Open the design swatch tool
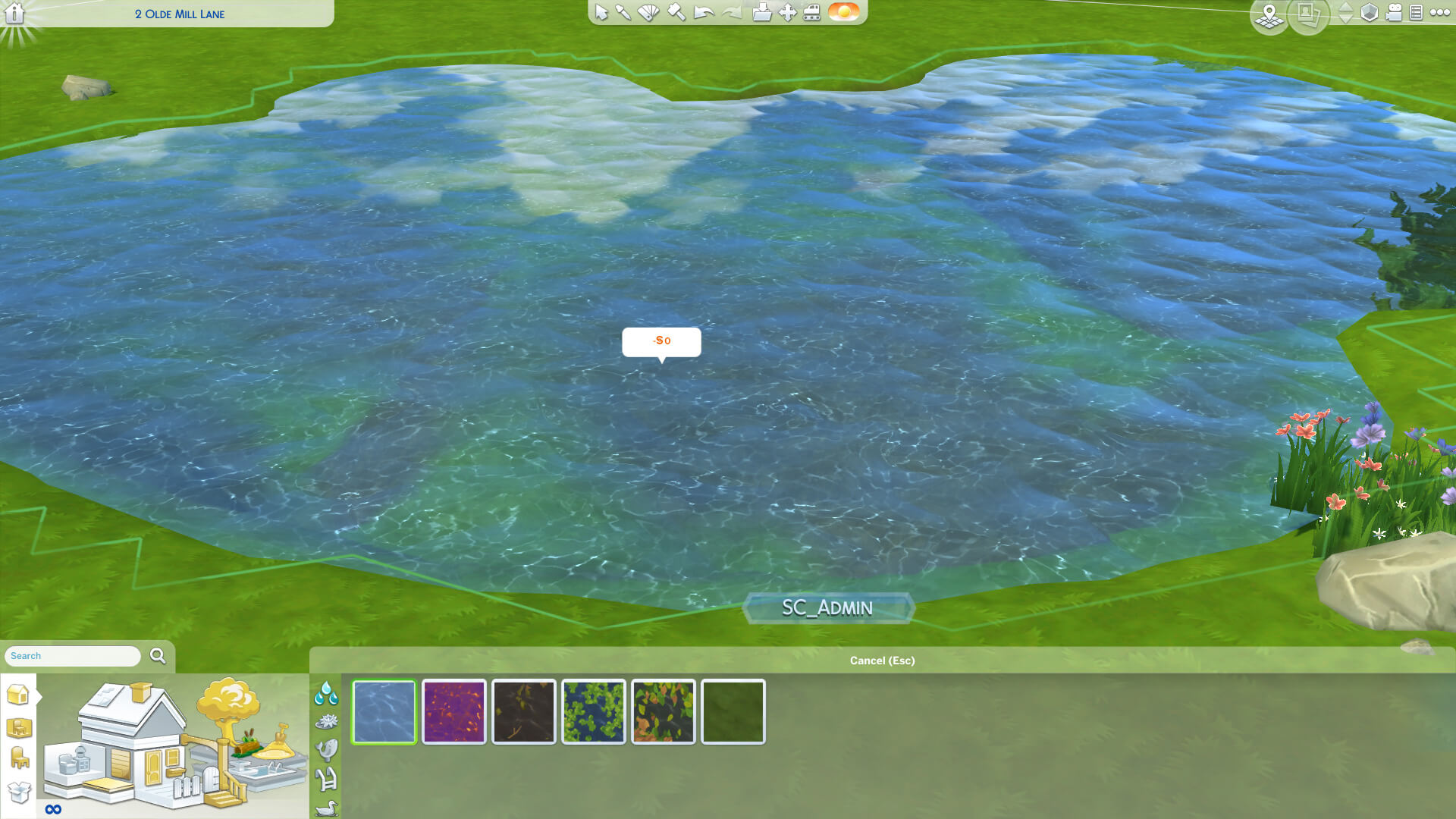 pos(648,13)
